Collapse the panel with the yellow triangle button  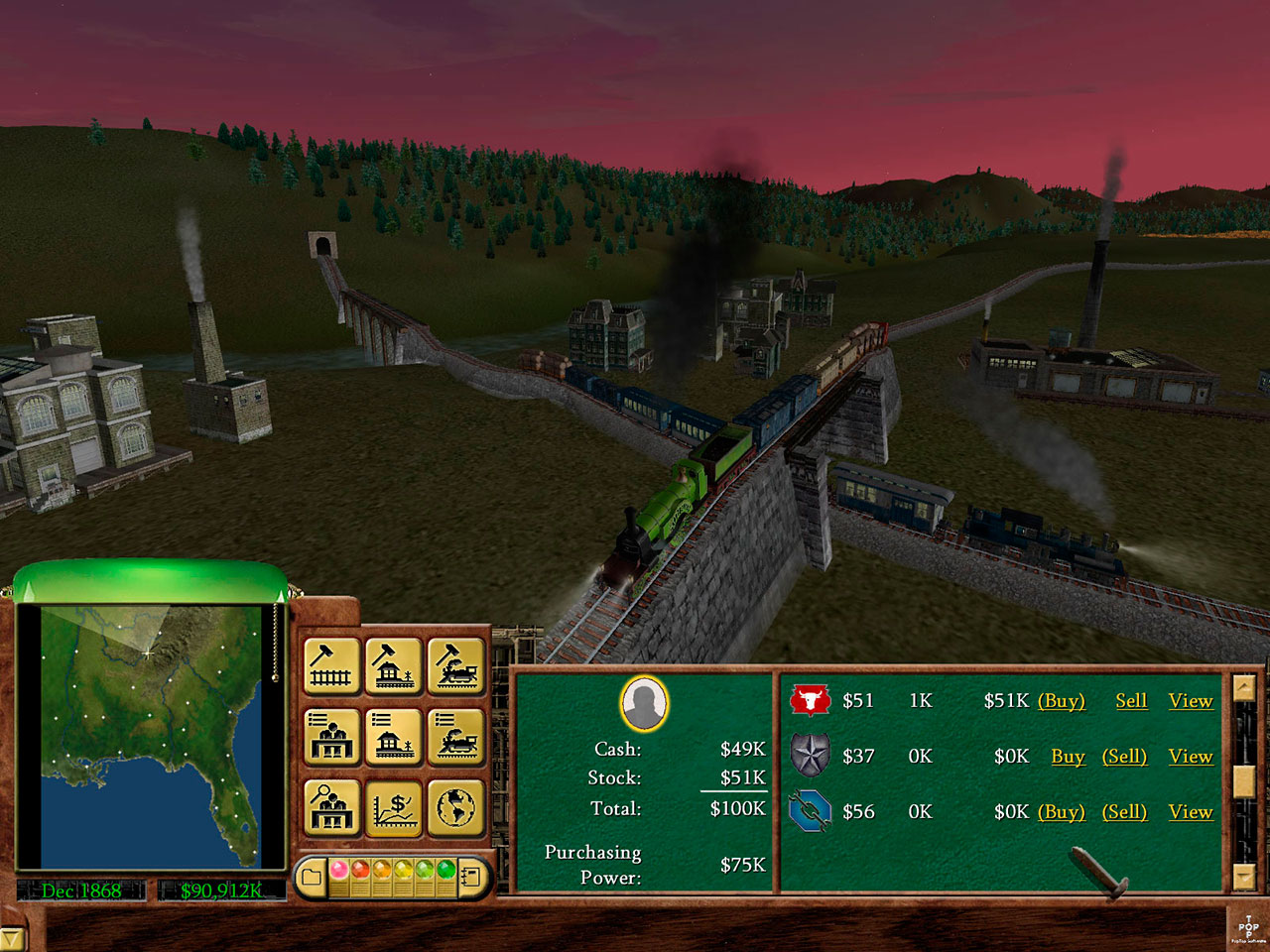click(x=12, y=938)
